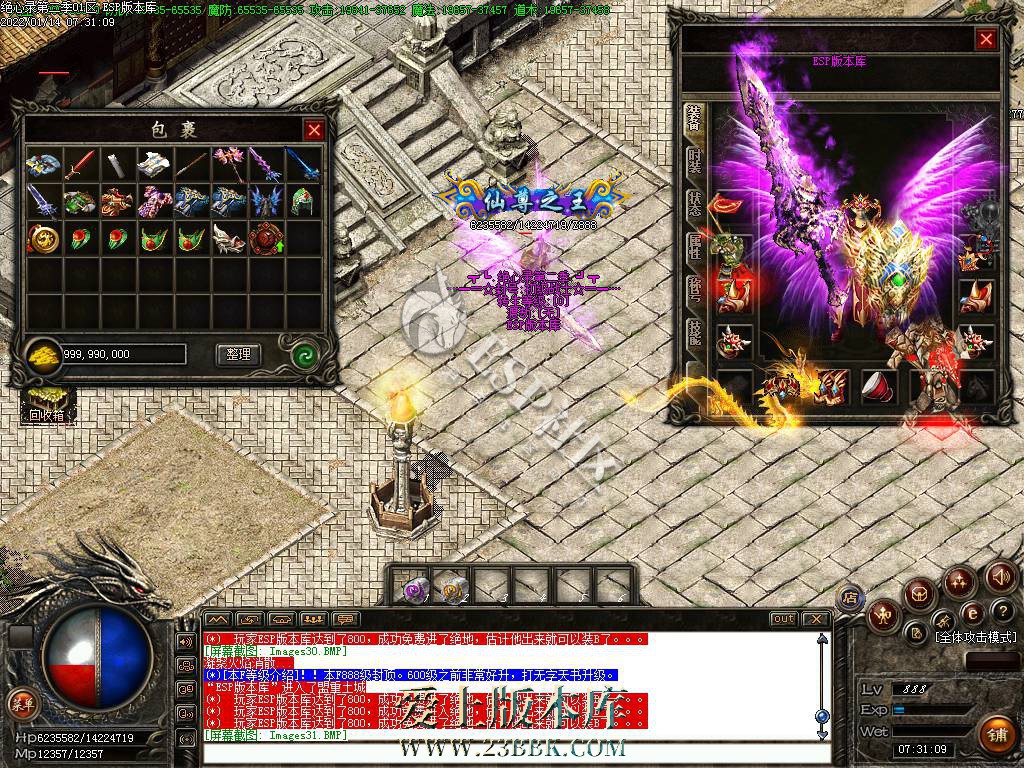Open the 回收箱 recycle chest
Viewport: 1024px width, 768px height.
coord(46,402)
